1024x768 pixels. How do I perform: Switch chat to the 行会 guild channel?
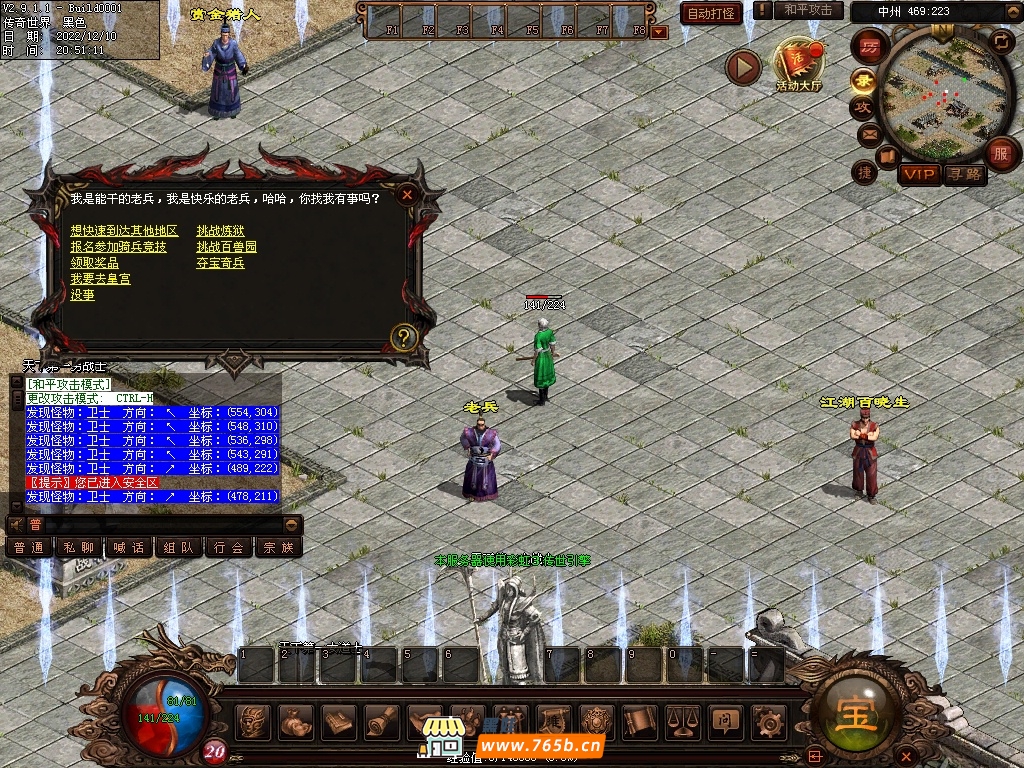coord(229,547)
